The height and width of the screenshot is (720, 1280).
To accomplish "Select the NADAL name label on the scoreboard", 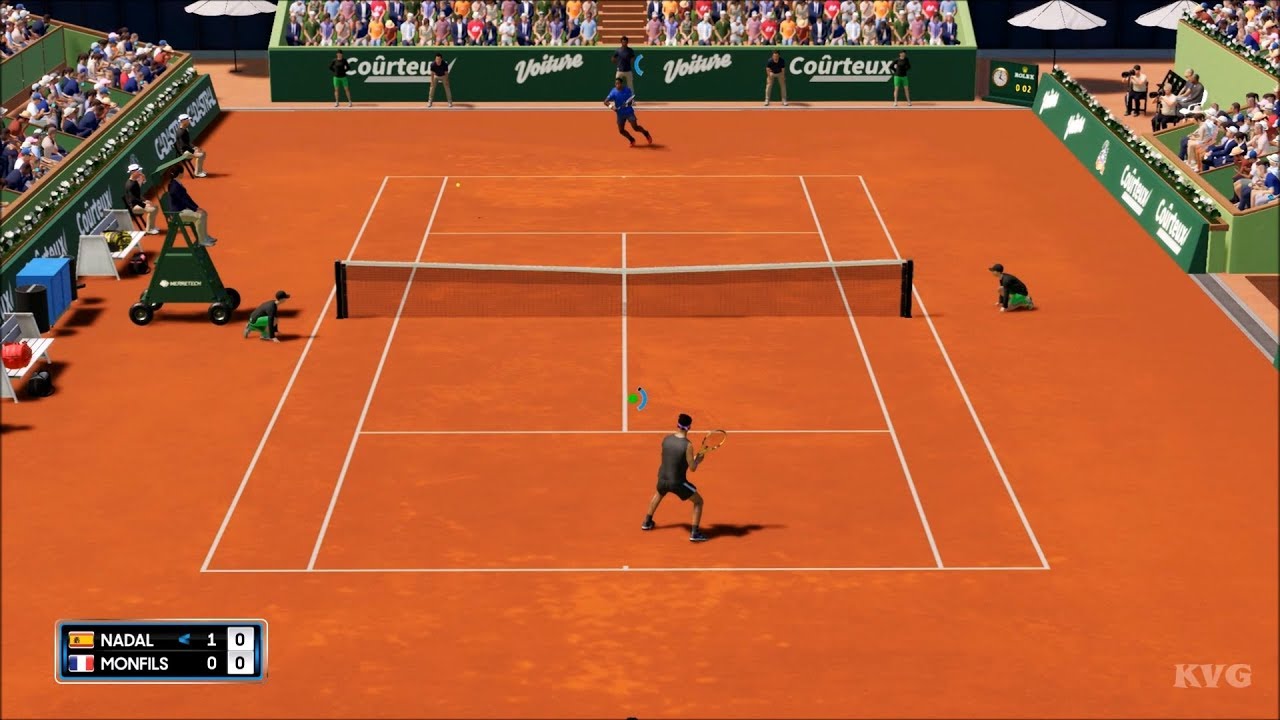I will point(127,640).
